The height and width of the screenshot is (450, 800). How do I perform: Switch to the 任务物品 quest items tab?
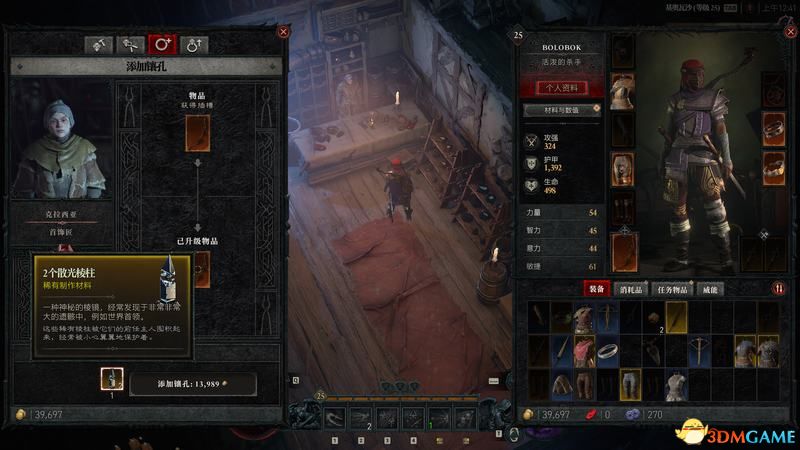click(x=682, y=288)
